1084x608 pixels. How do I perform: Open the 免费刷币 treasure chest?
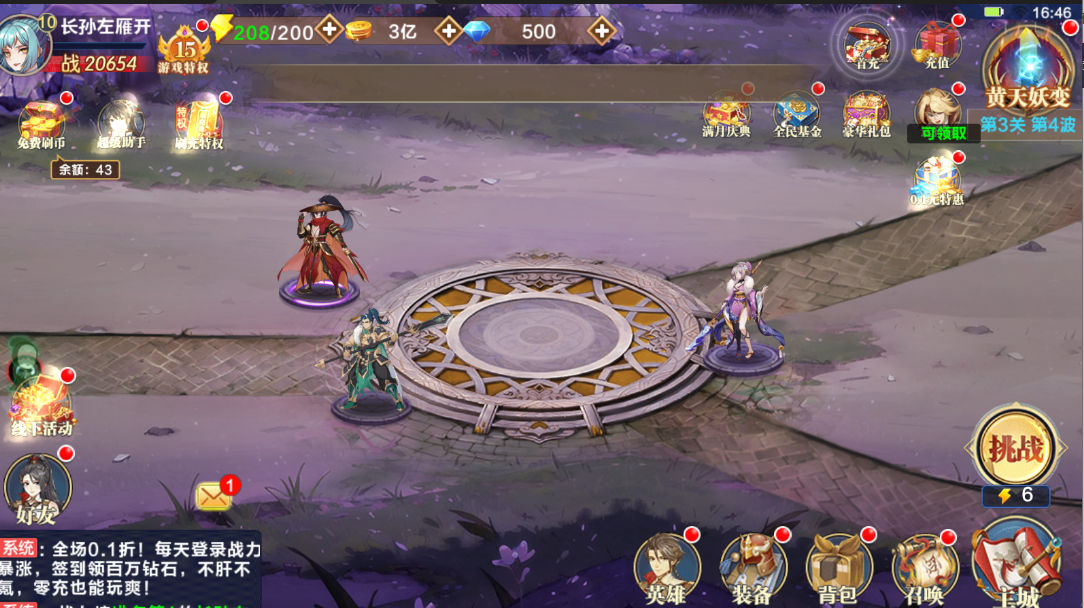click(x=41, y=122)
